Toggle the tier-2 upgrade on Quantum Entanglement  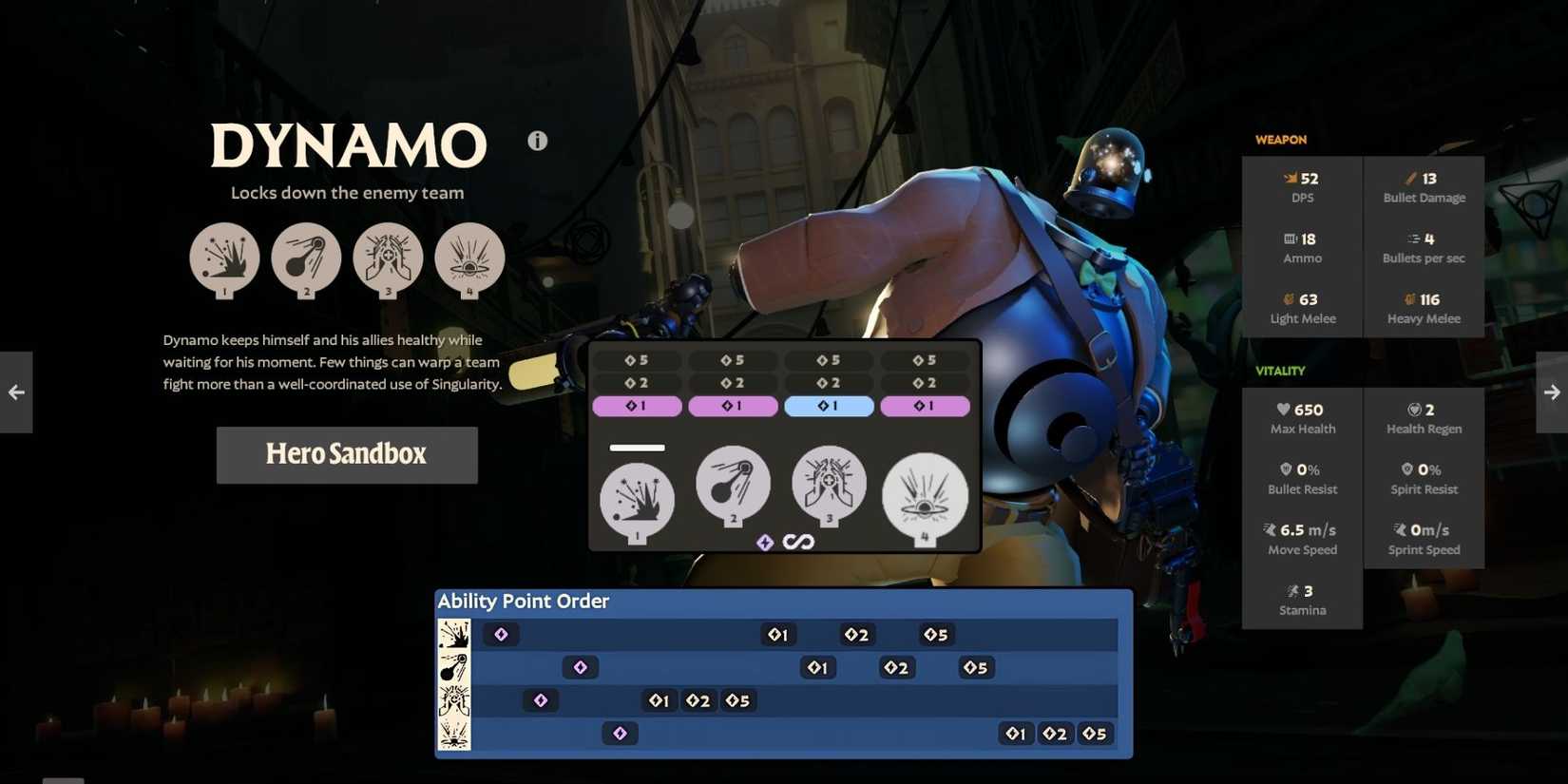pos(733,383)
